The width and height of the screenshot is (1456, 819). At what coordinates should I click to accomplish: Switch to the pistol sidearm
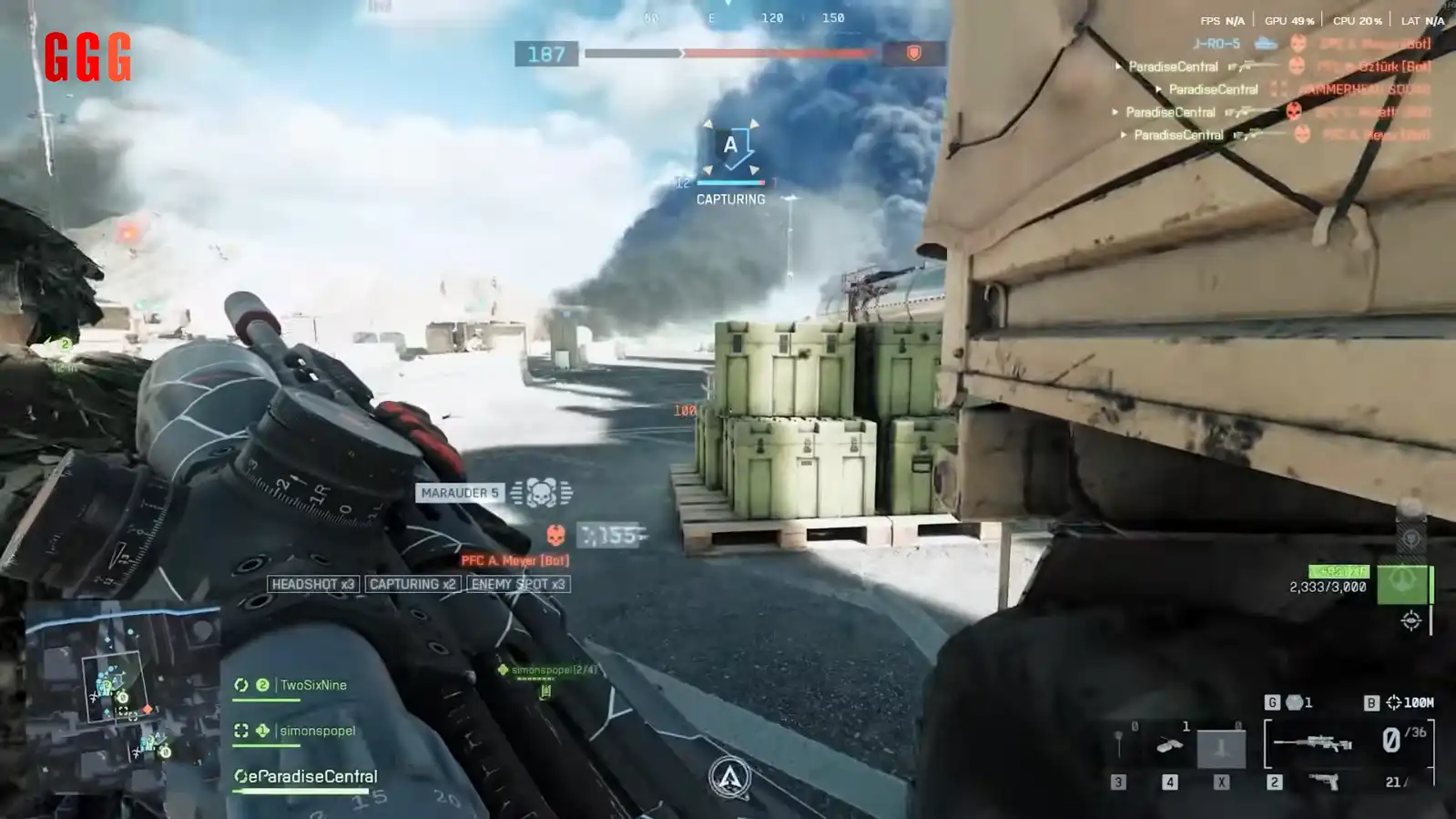click(x=1323, y=781)
